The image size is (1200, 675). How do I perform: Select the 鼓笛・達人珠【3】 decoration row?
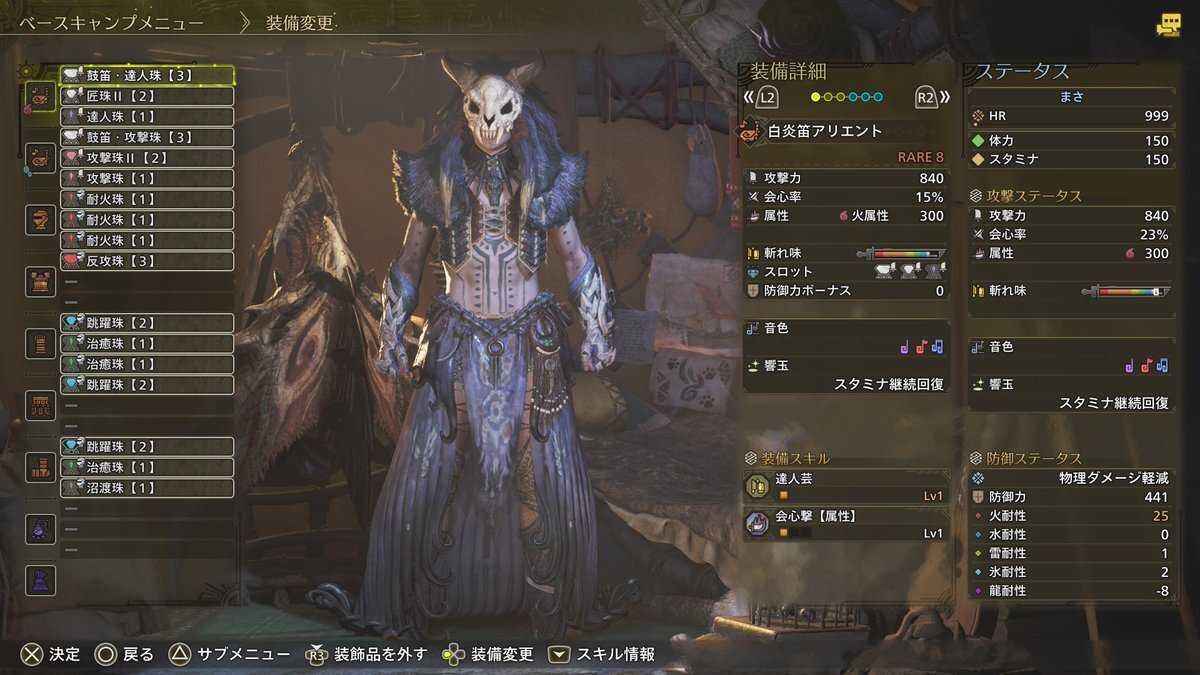coord(147,75)
